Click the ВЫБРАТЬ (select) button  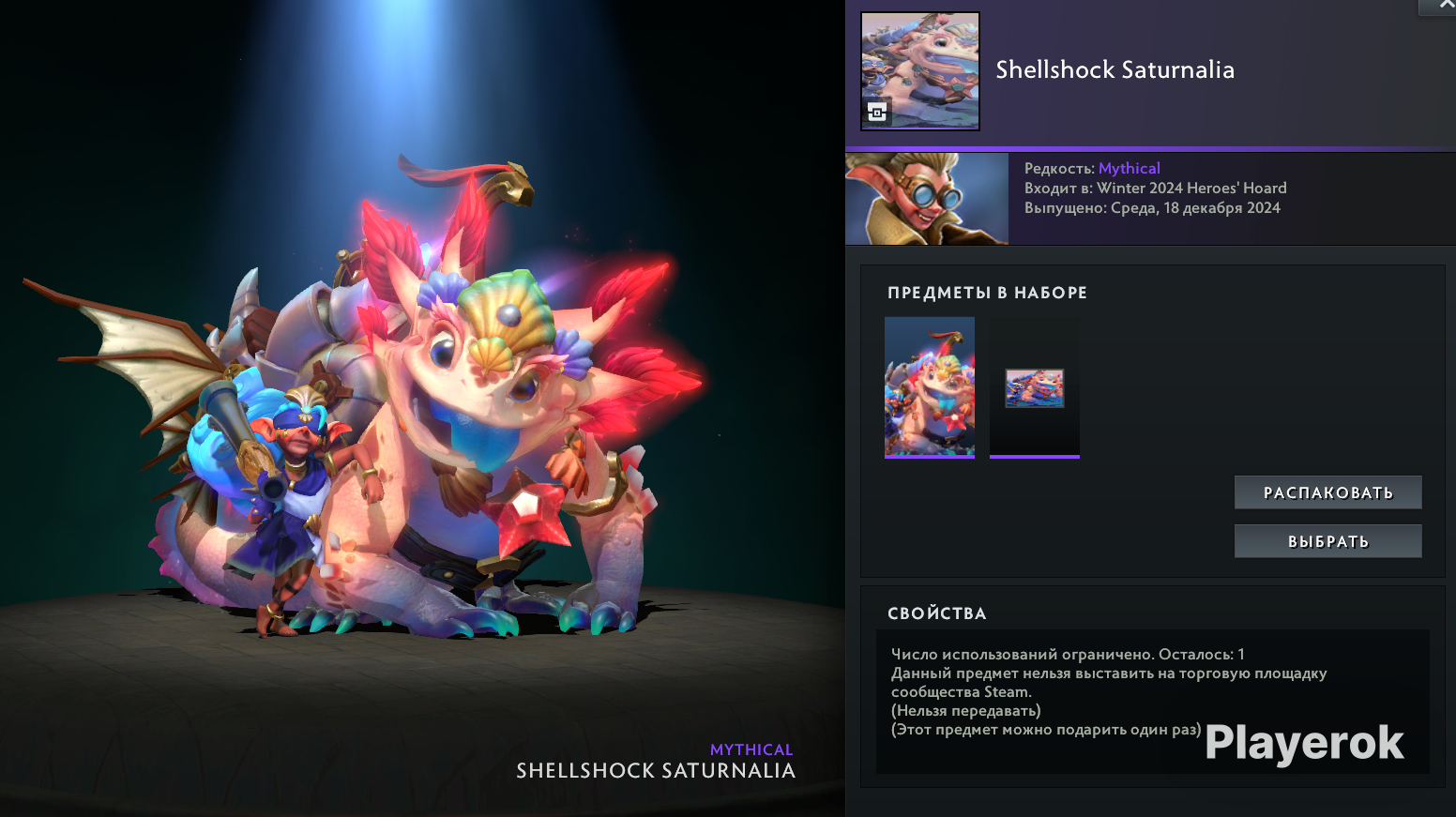click(1327, 541)
